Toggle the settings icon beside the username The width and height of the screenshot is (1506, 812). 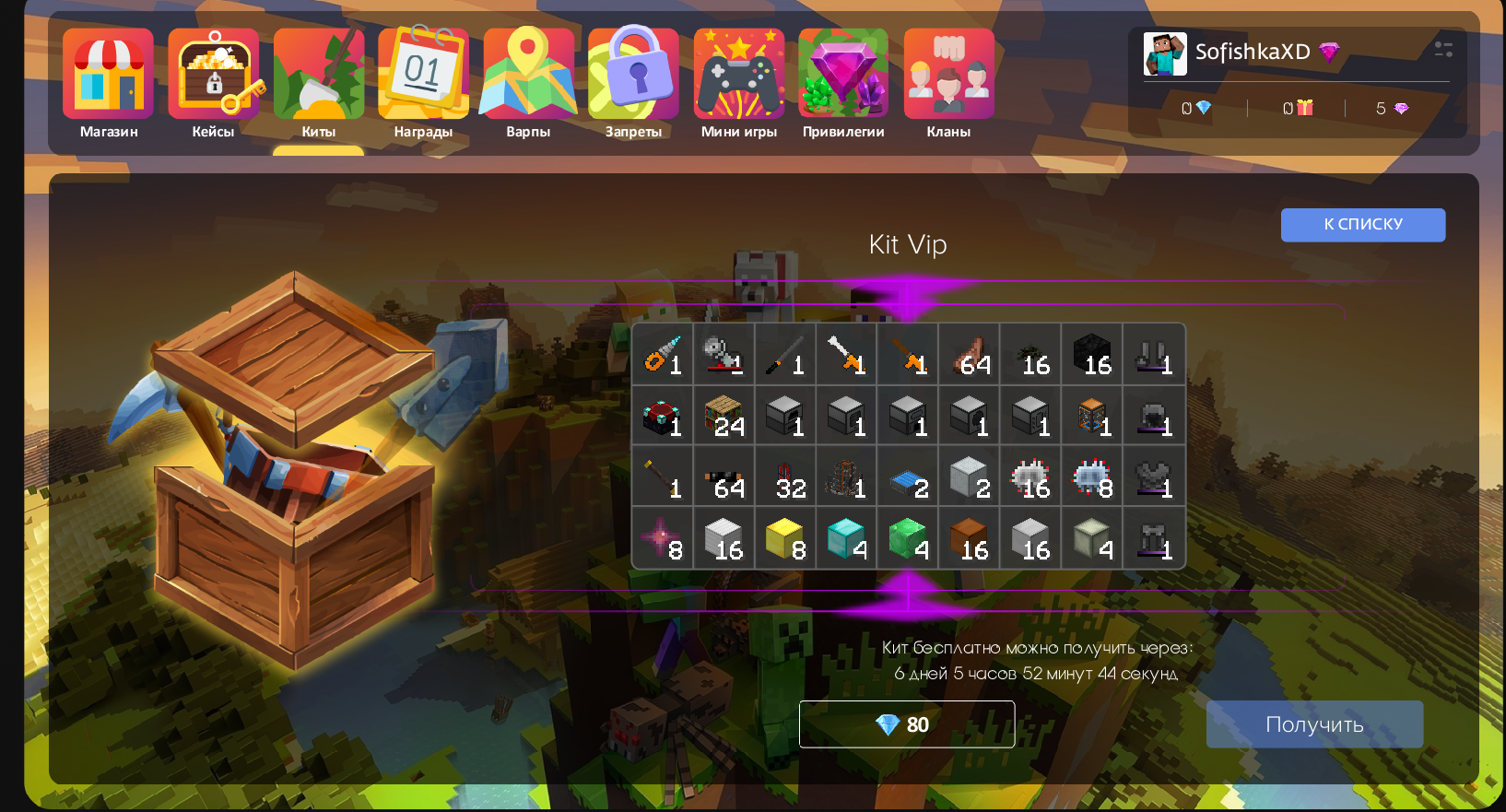click(1443, 50)
